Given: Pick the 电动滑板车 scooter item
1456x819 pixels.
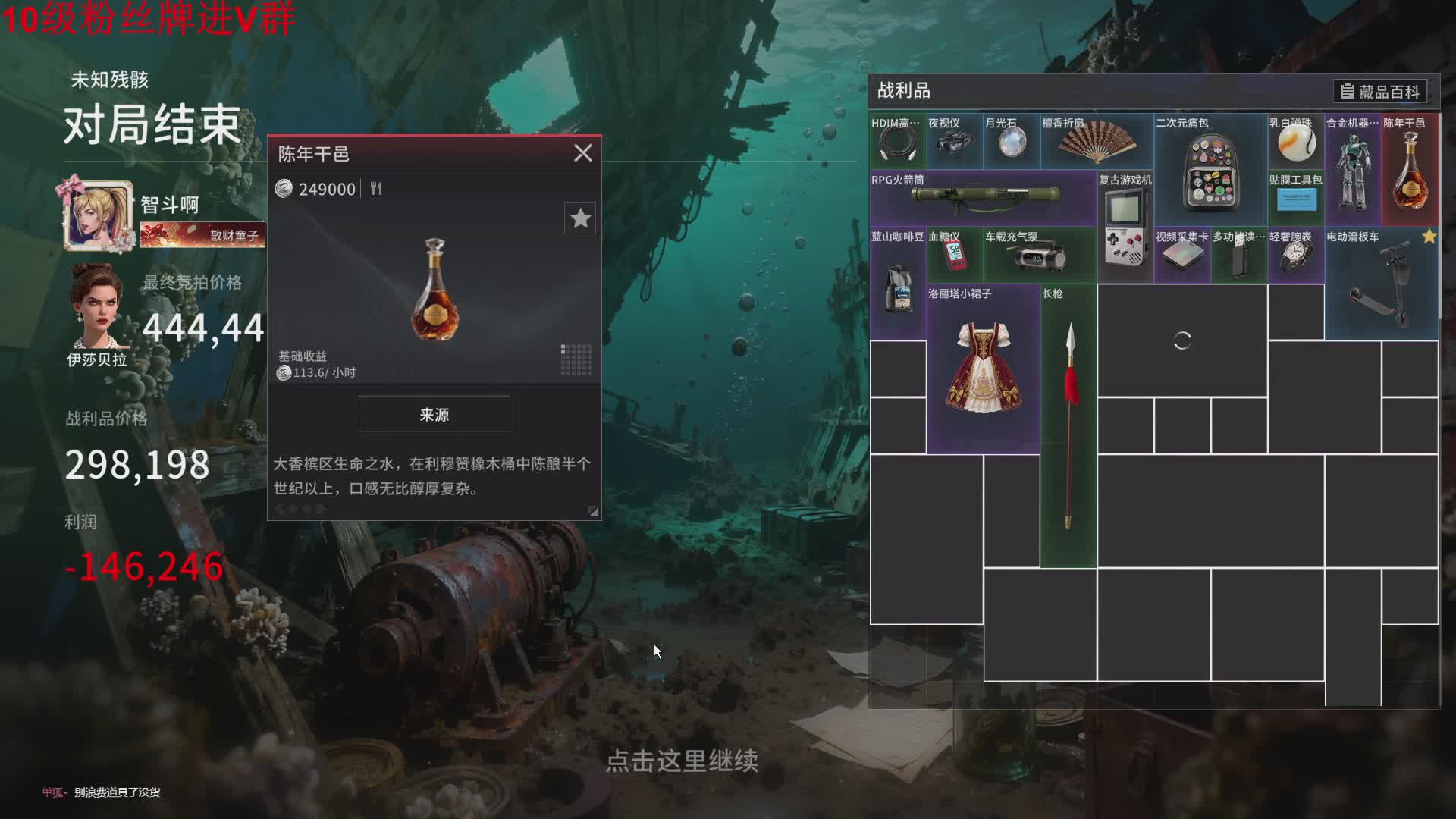Looking at the screenshot, I should click(1380, 284).
